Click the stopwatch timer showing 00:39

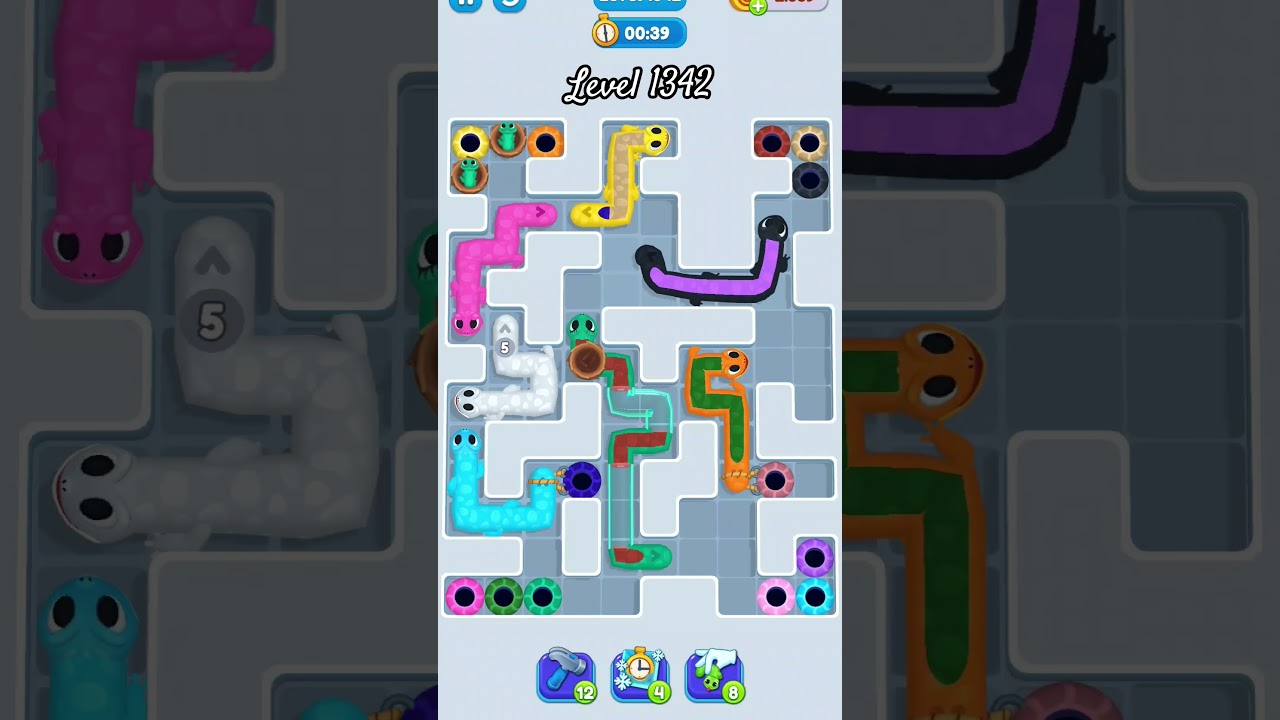tap(637, 32)
